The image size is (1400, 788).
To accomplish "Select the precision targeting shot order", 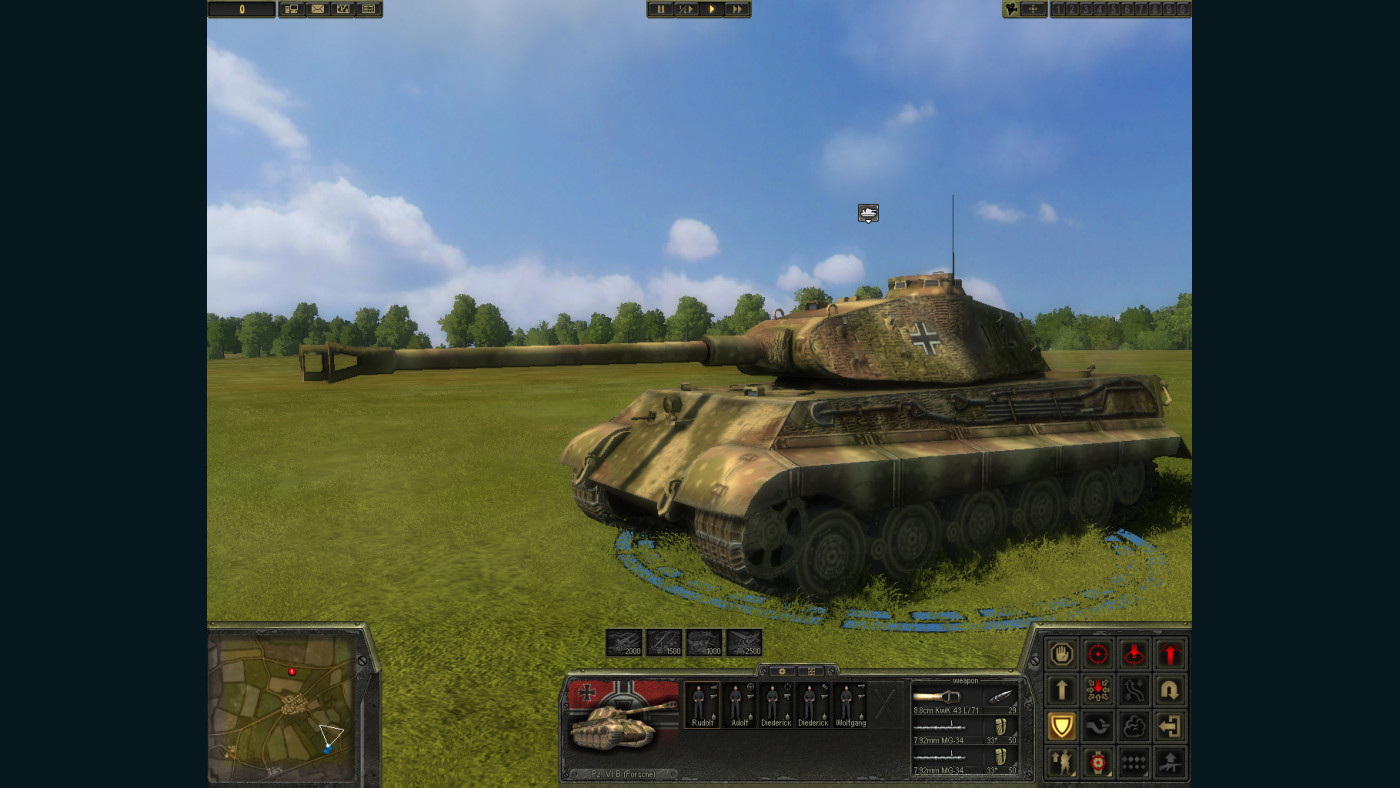I will (x=1097, y=761).
